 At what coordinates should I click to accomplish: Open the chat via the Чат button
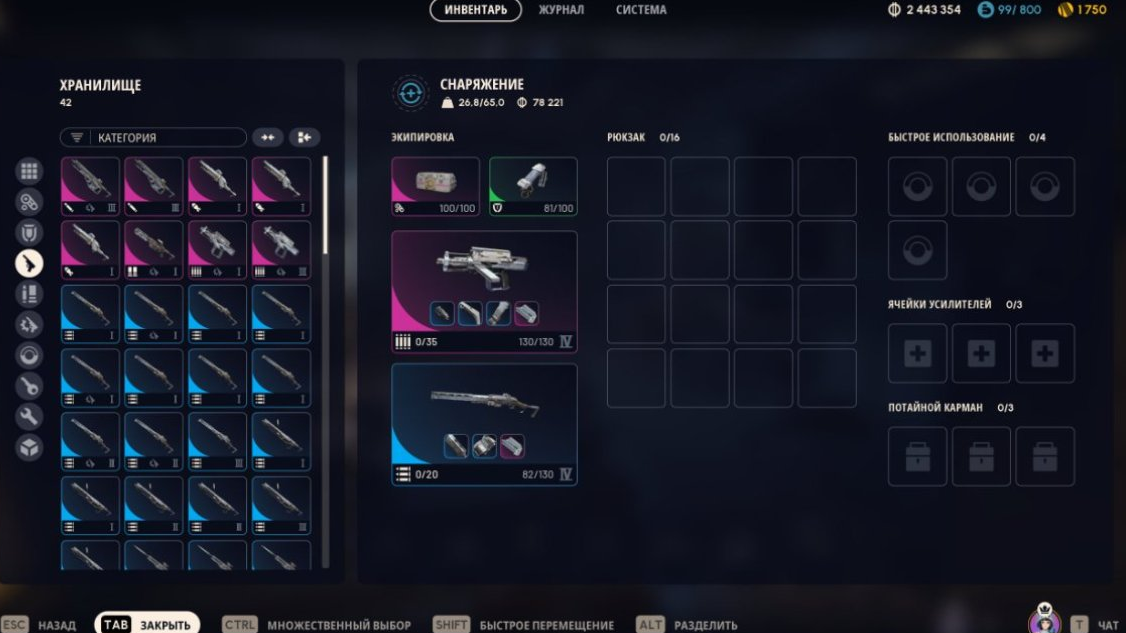coord(1094,625)
